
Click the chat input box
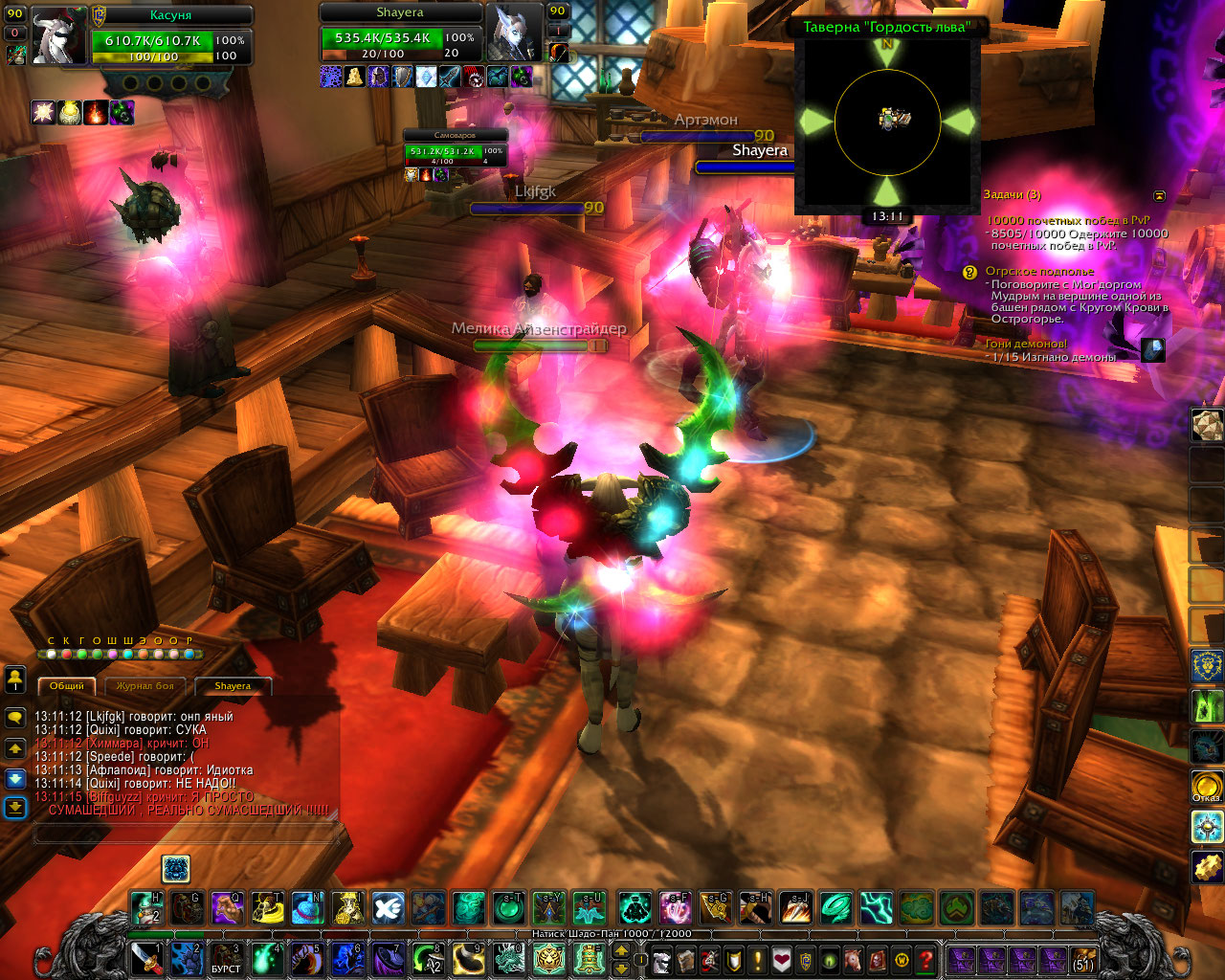189,835
